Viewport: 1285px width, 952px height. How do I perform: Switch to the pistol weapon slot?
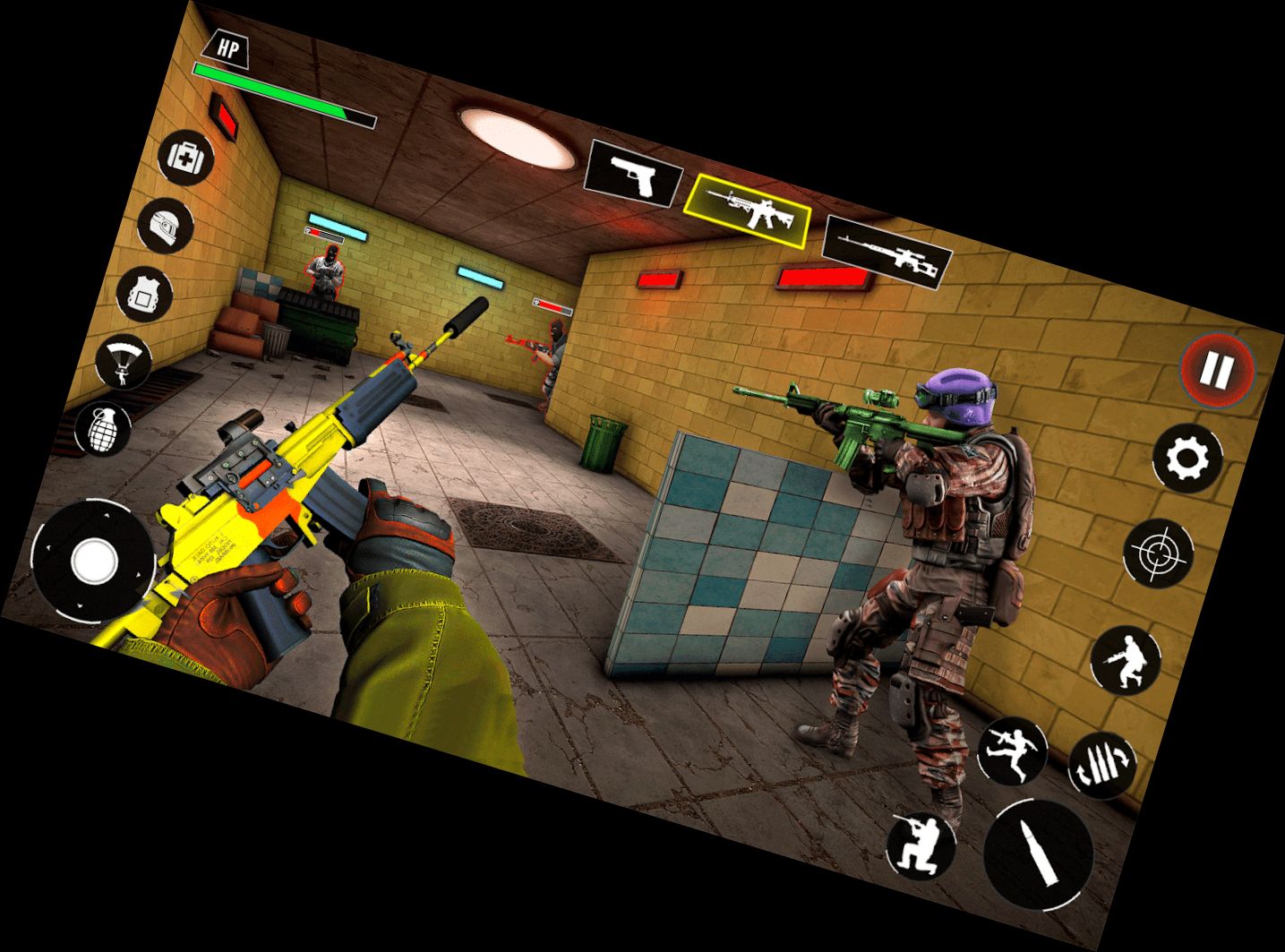click(633, 175)
